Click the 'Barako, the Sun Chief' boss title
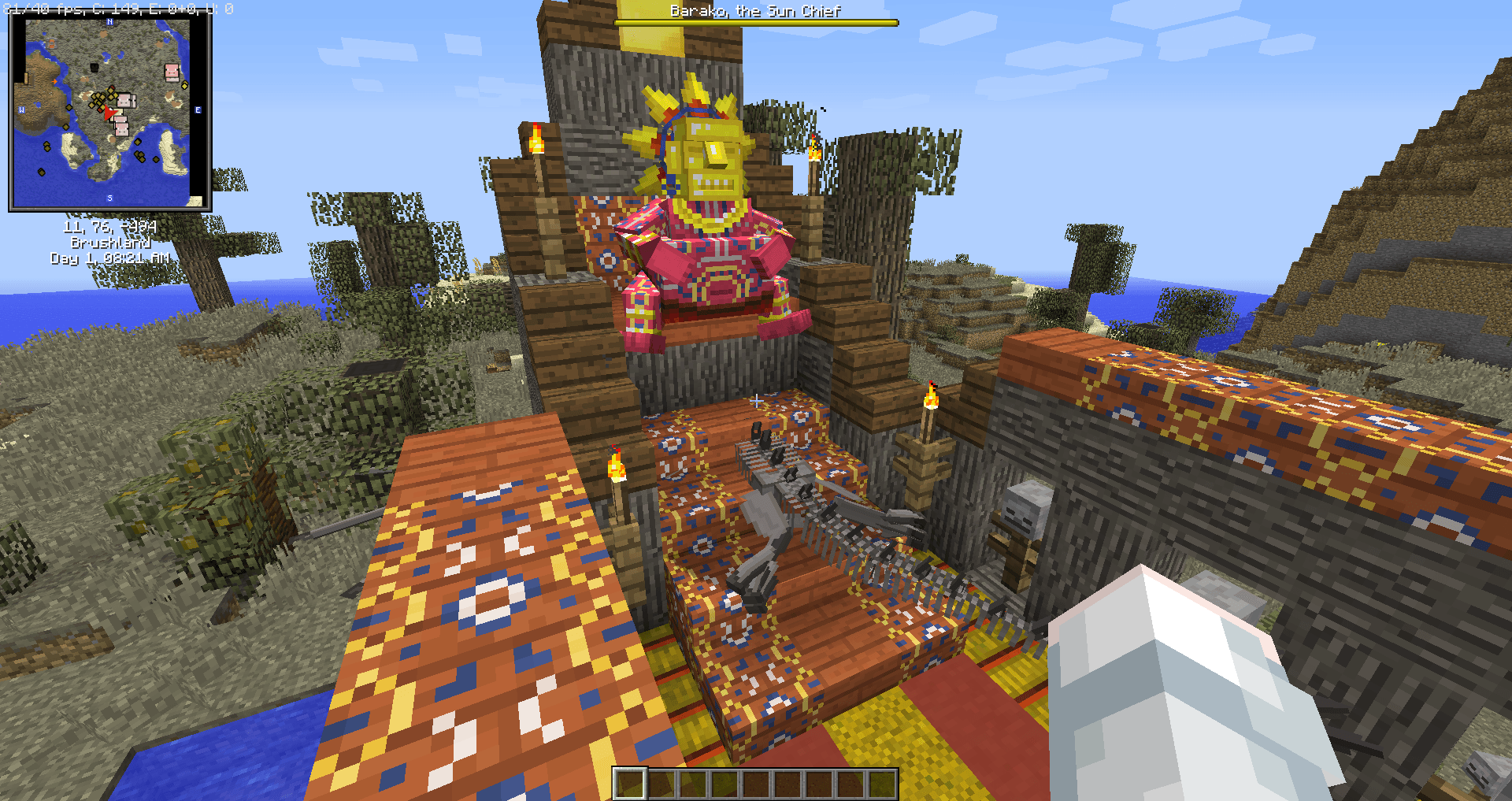This screenshot has width=1512, height=801. click(754, 11)
